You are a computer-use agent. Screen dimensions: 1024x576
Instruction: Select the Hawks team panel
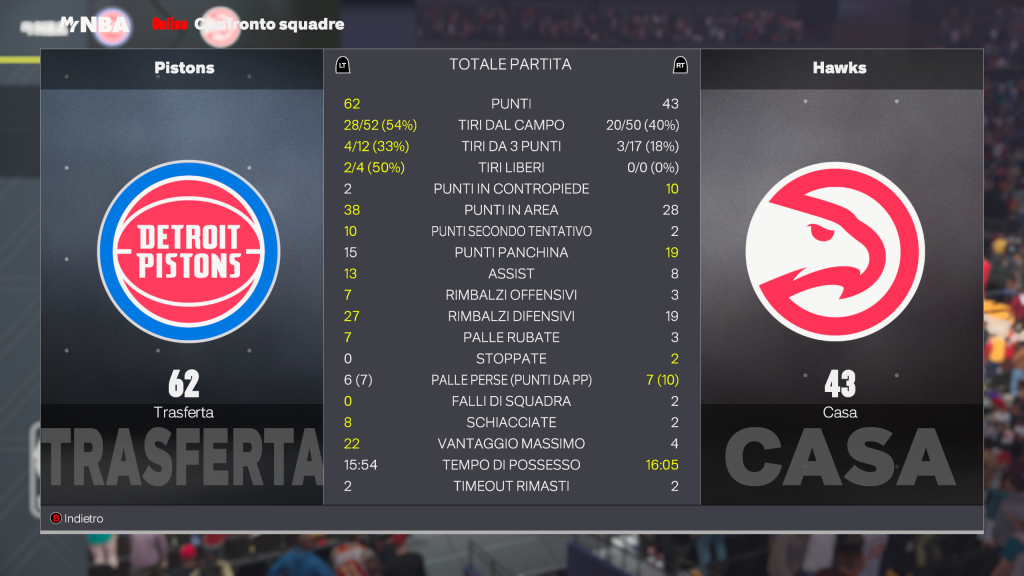[x=840, y=251]
